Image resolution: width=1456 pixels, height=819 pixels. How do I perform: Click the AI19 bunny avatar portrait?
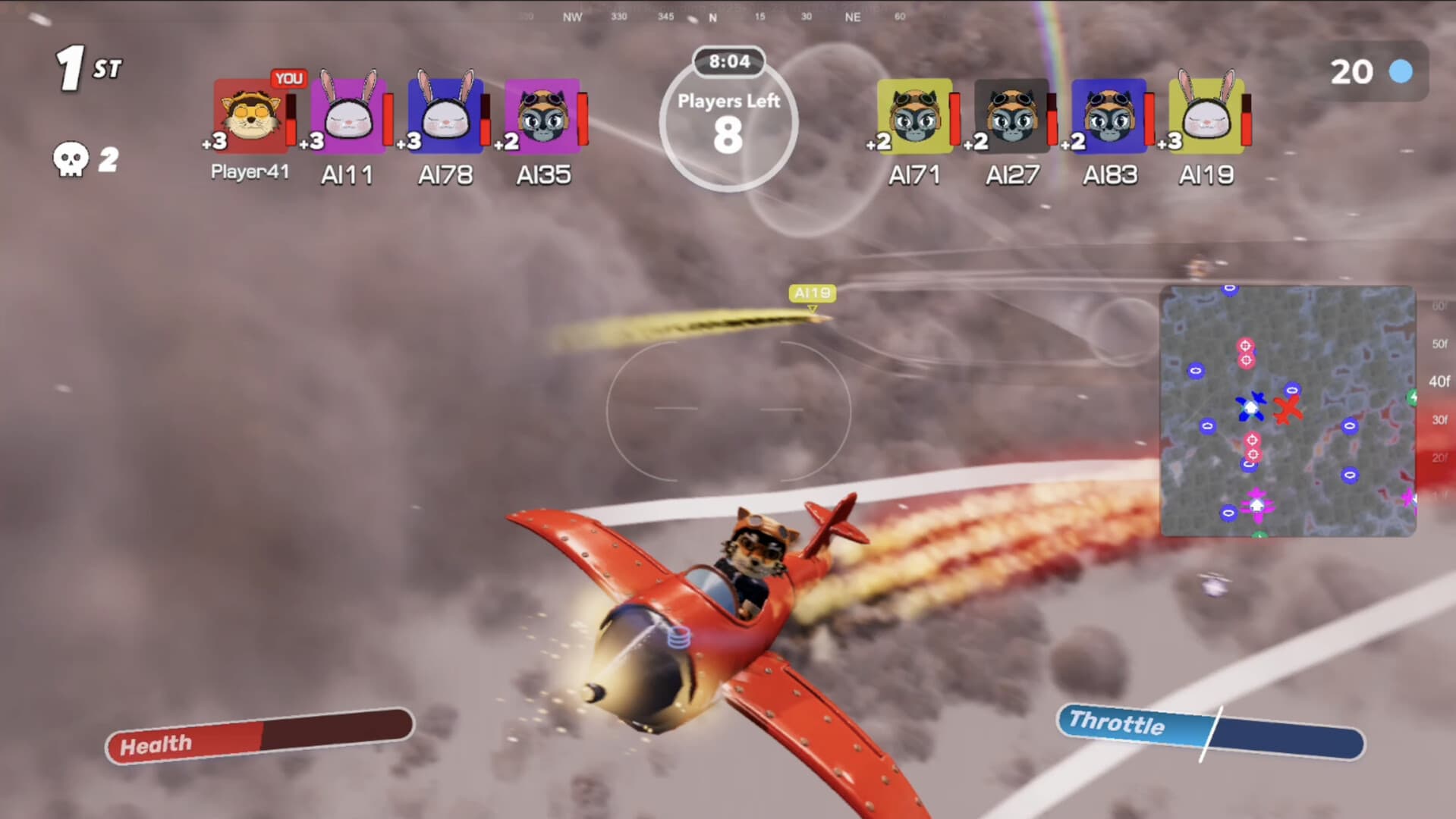1205,115
